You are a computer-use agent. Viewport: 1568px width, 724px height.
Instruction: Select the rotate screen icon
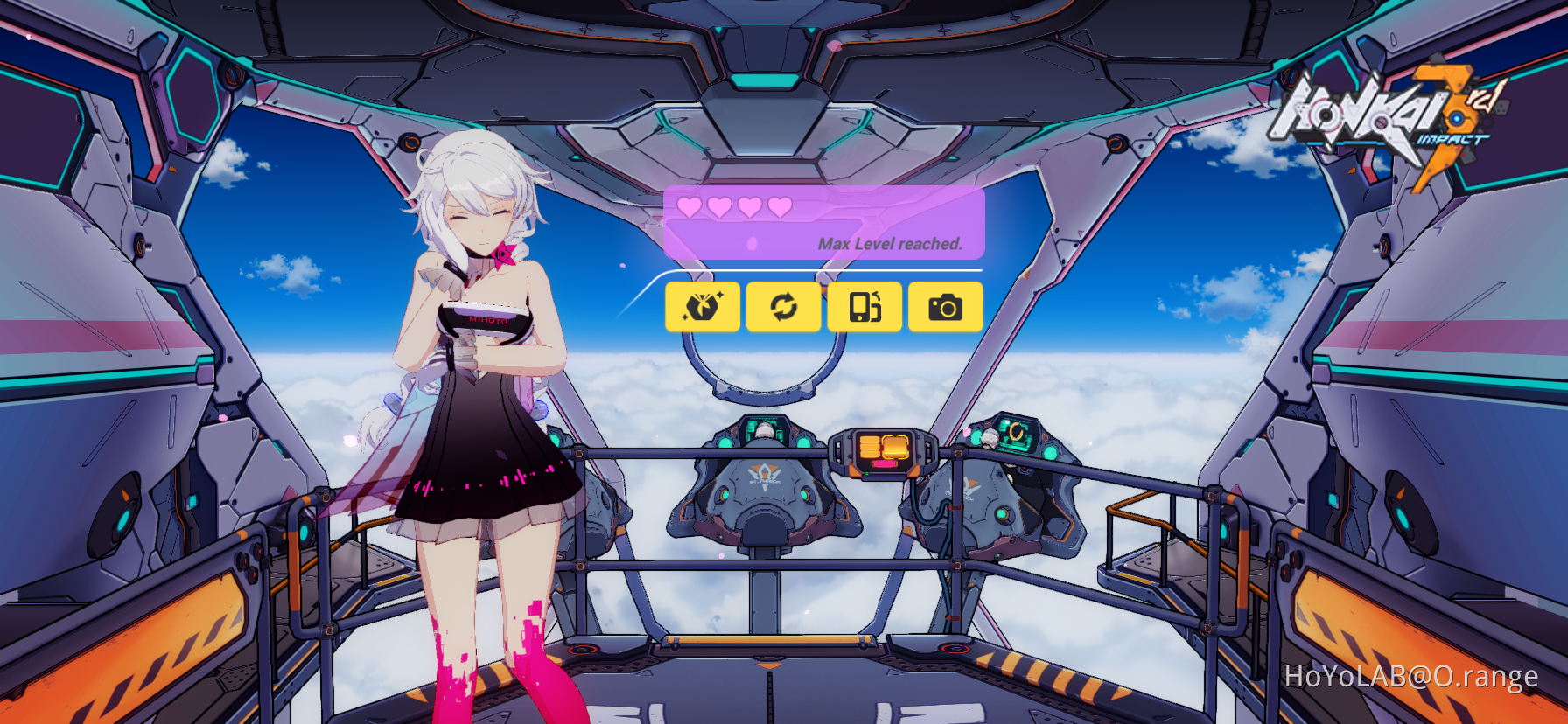(x=864, y=306)
